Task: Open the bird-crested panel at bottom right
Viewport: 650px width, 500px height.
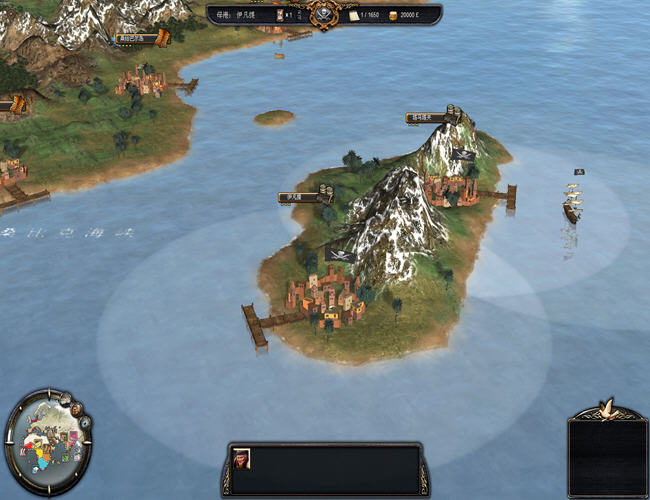Action: pos(607,450)
